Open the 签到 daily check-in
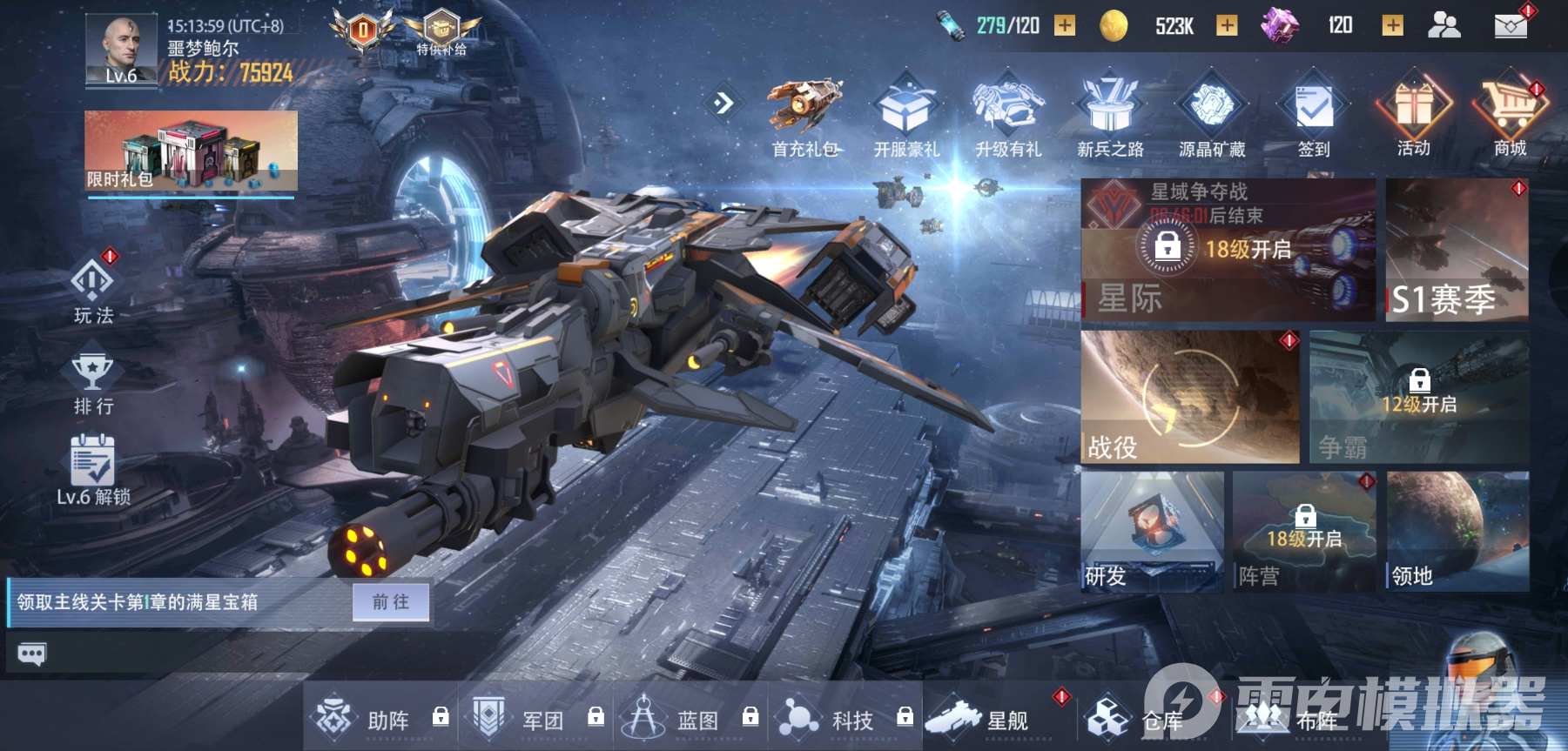 (x=1314, y=119)
